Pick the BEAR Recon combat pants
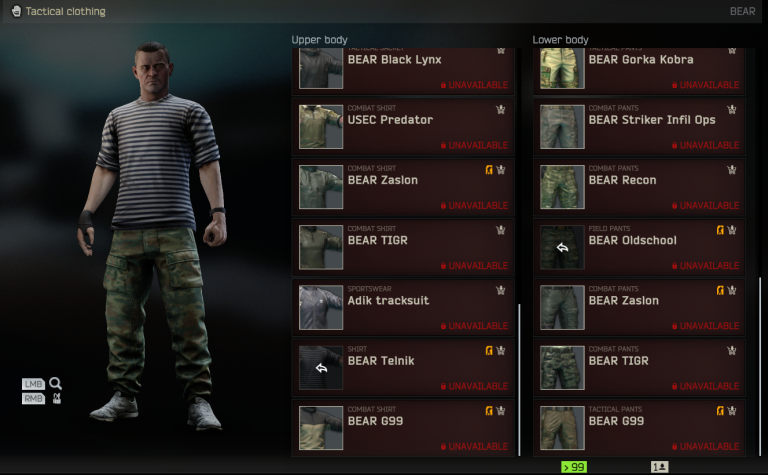The height and width of the screenshot is (475, 768). 644,186
